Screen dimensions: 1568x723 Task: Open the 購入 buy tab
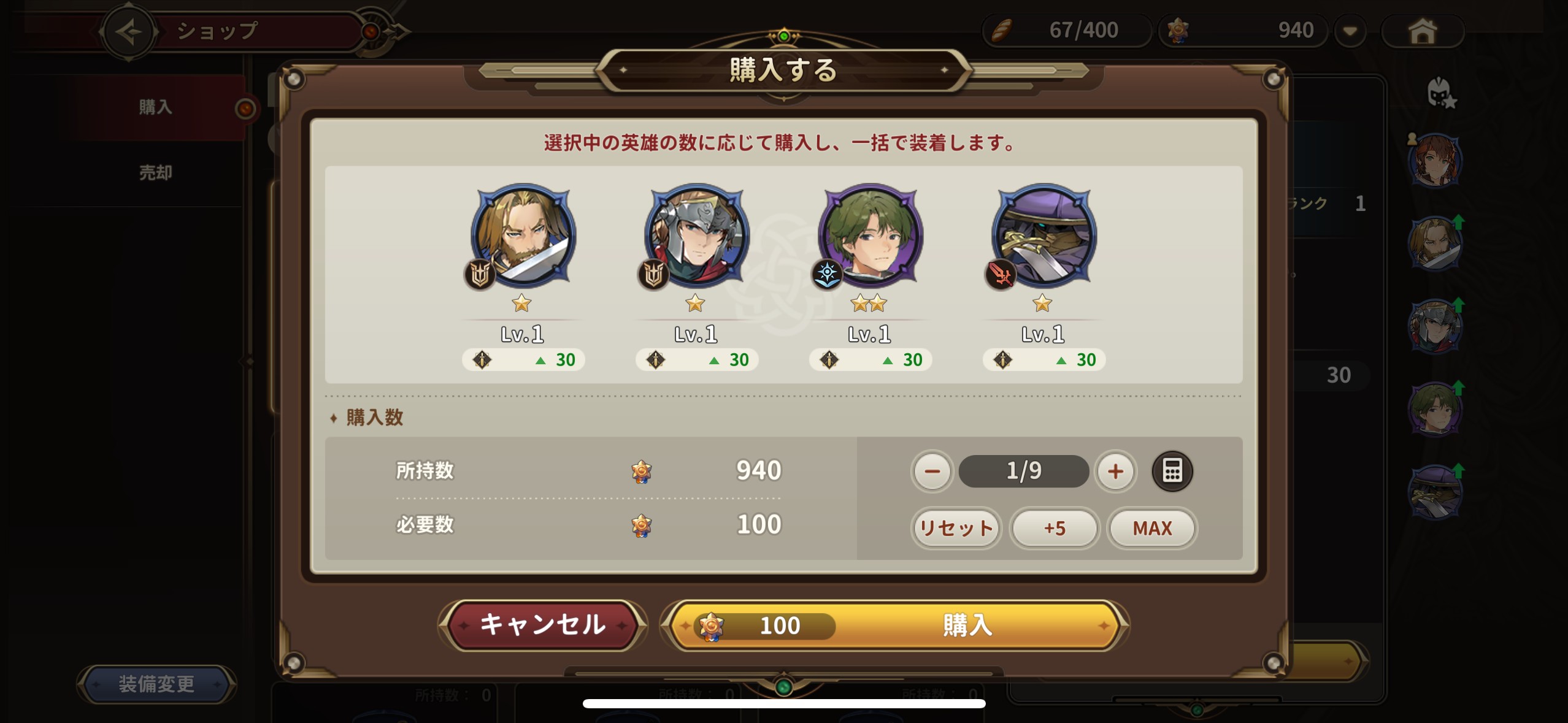(155, 107)
